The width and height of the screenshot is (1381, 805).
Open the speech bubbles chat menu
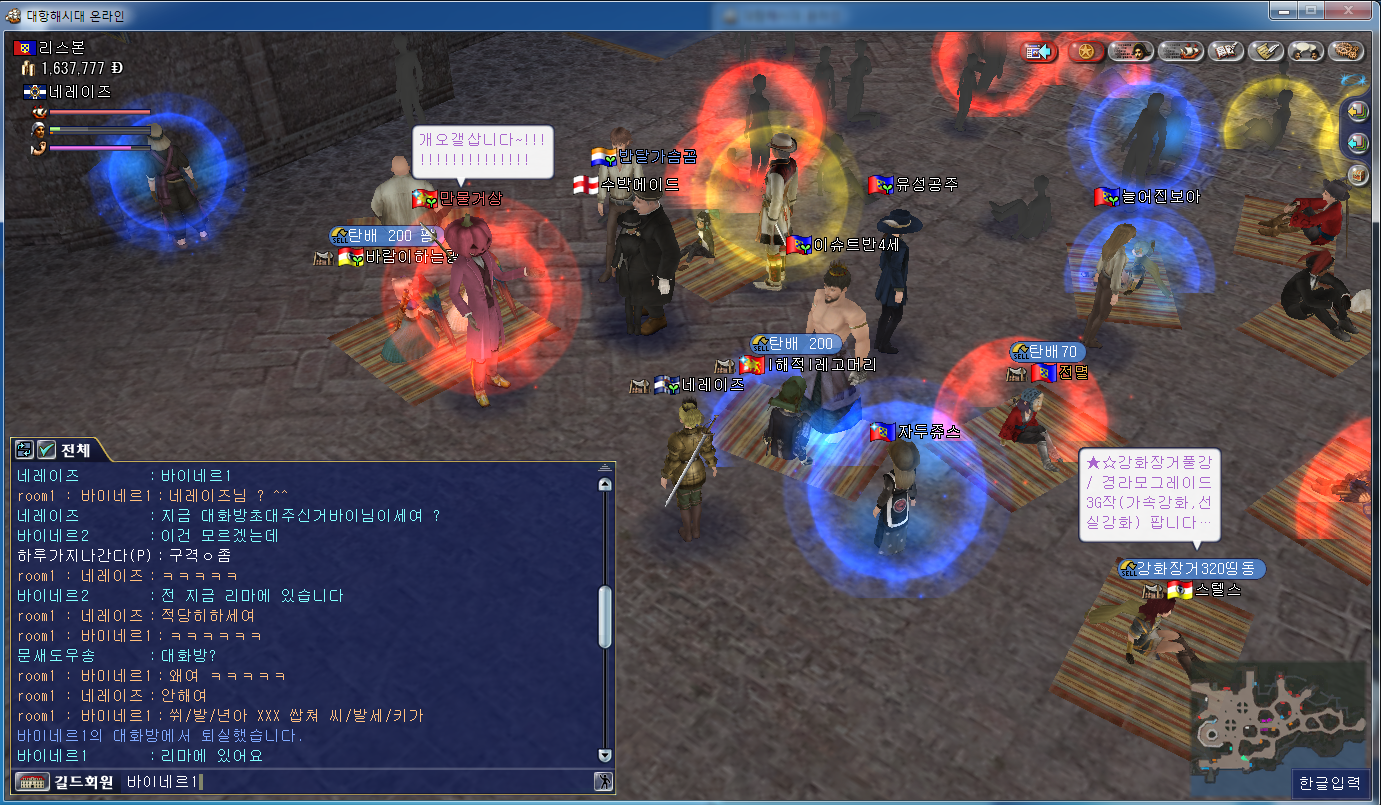pos(1305,51)
